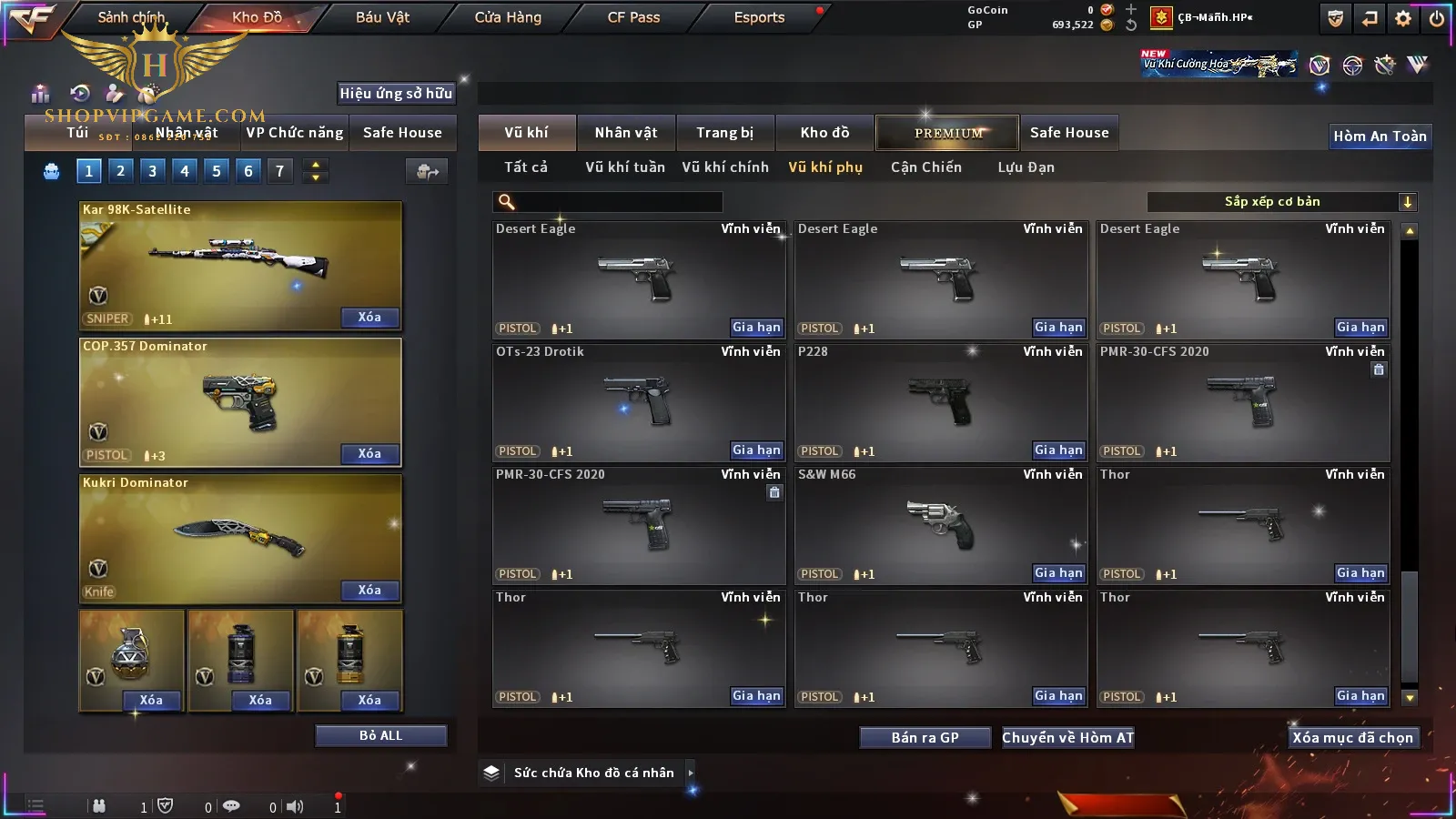Choose the Cận Chiến category
This screenshot has width=1456, height=819.
925,167
